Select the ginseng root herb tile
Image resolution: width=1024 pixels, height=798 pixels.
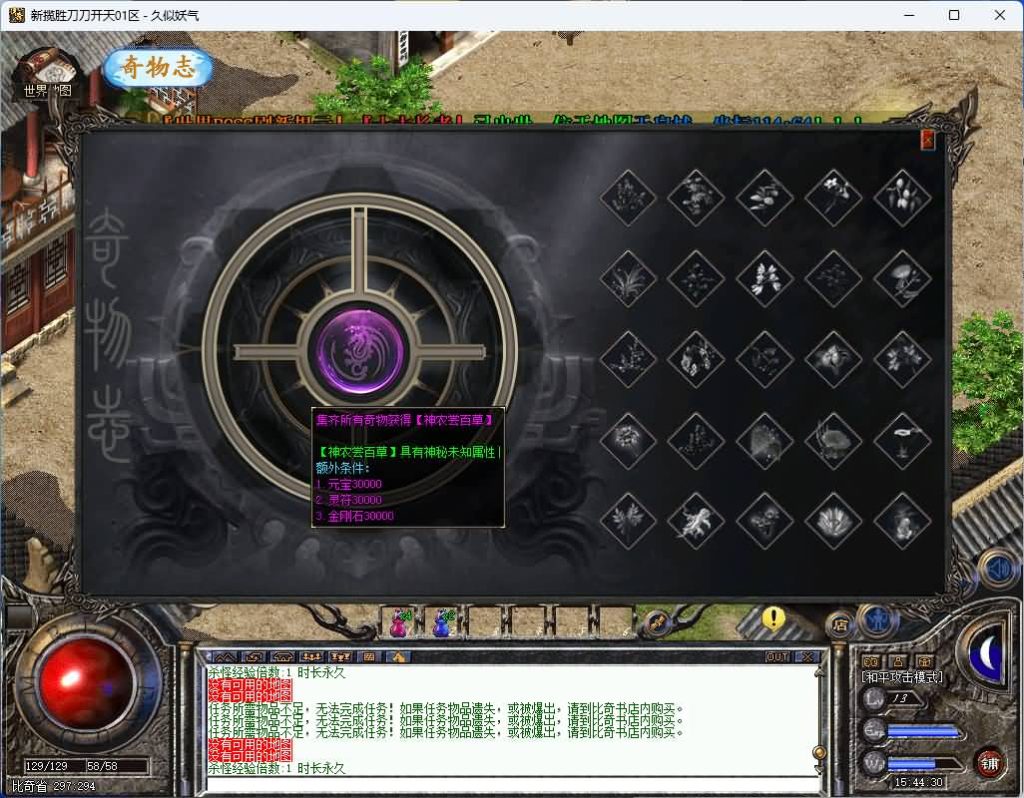(696, 521)
